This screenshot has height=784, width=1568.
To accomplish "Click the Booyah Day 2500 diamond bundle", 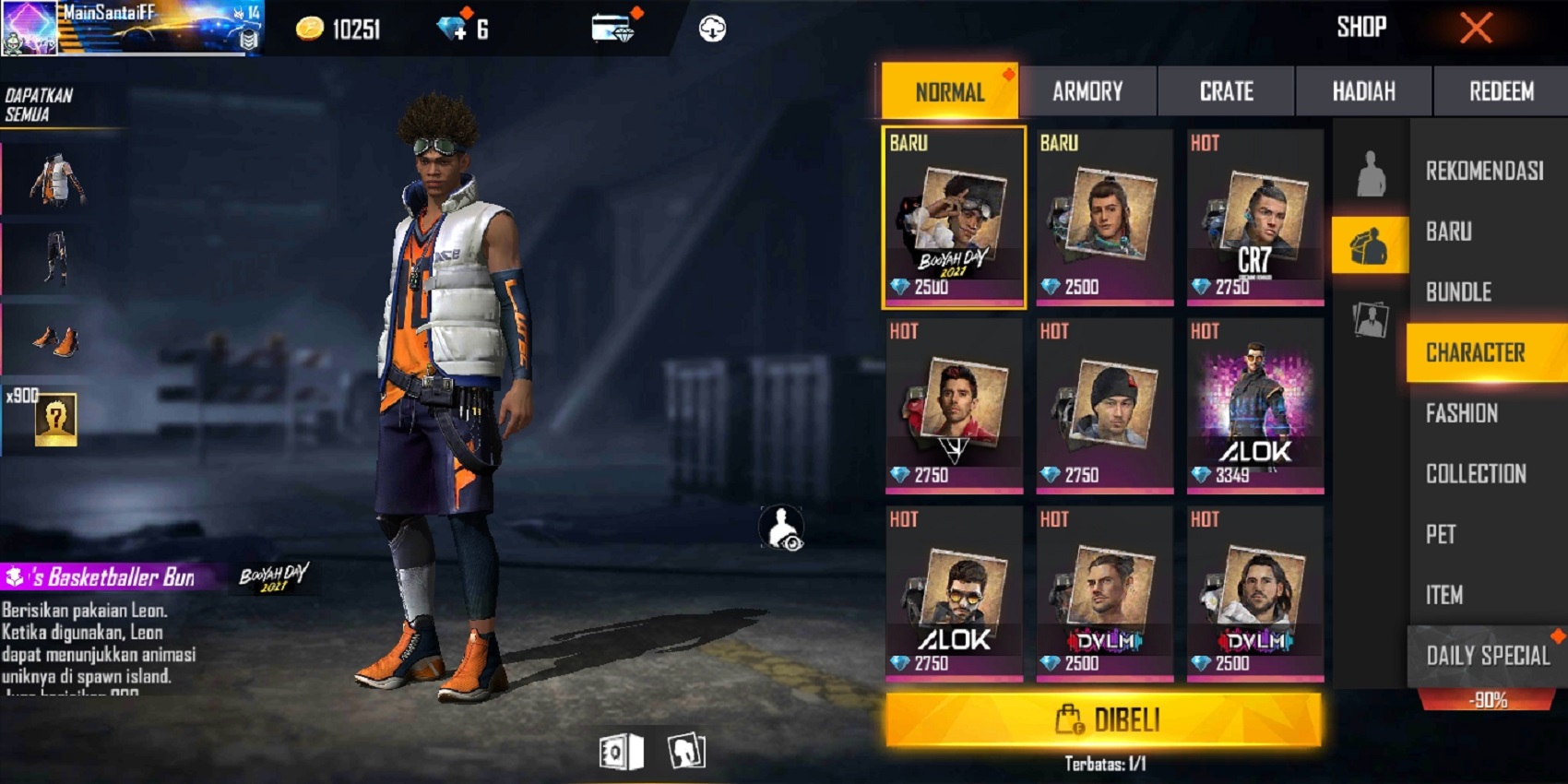I will point(953,219).
